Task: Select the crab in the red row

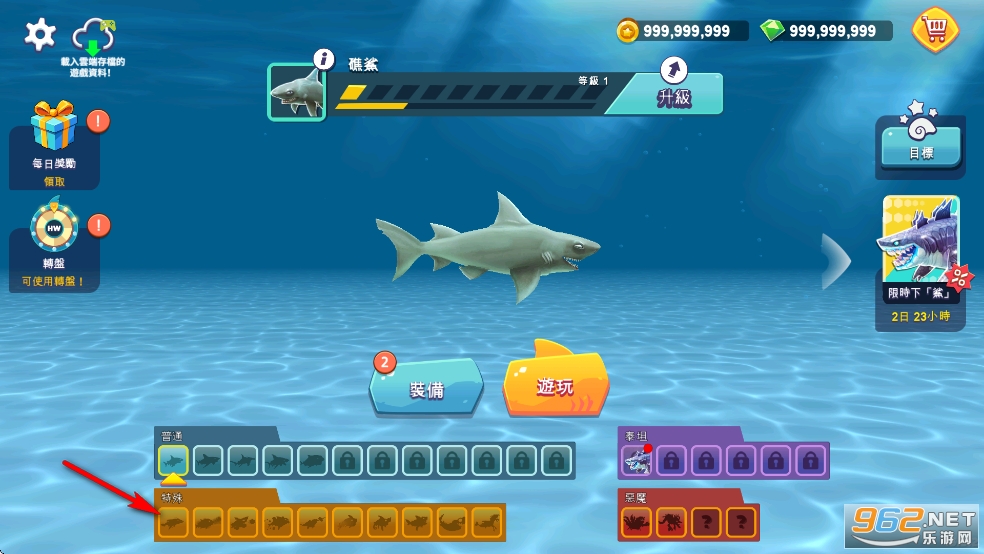Action: [636, 521]
